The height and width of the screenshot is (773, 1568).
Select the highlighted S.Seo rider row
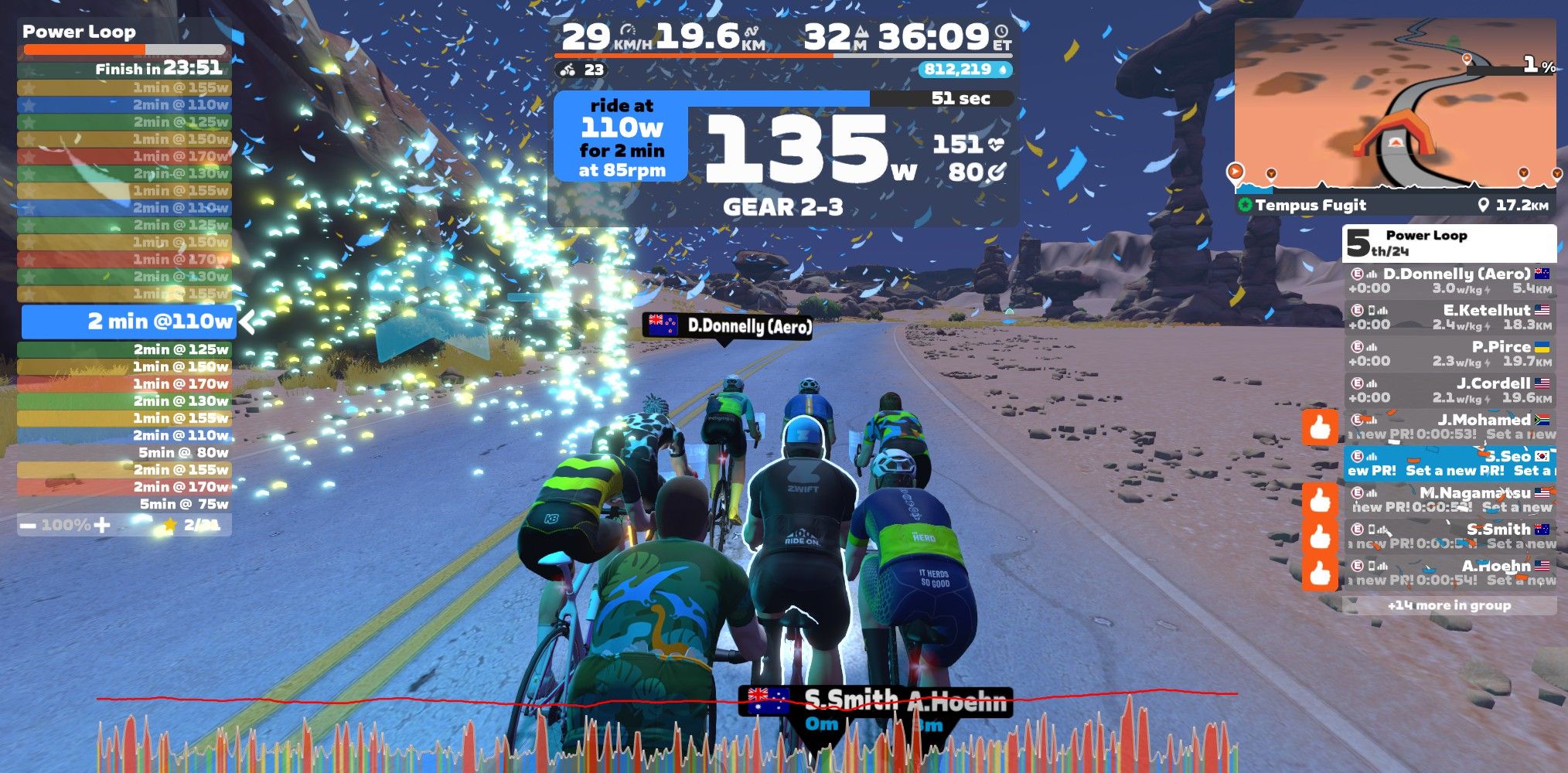(1449, 463)
